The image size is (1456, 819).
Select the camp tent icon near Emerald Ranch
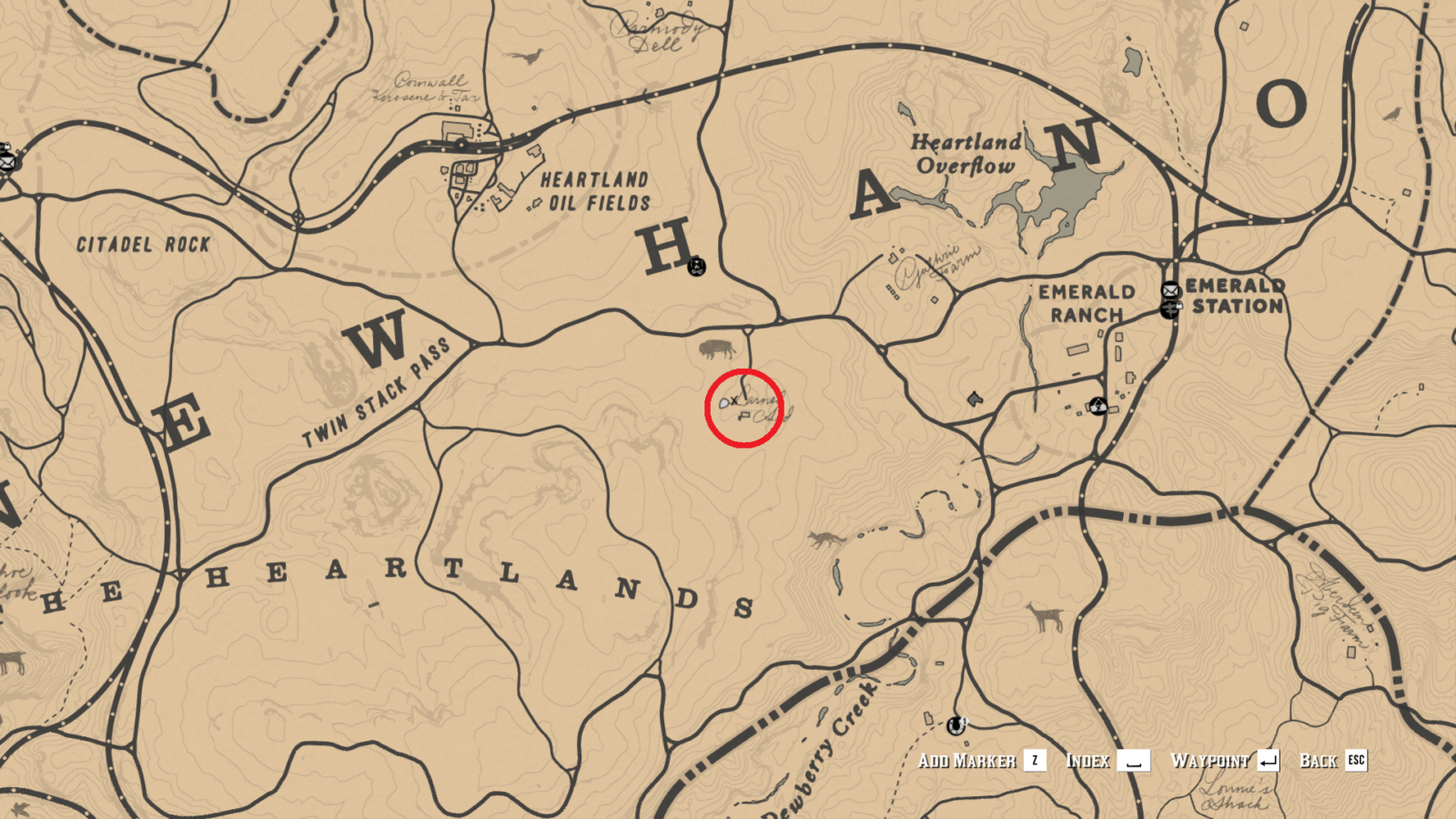[1098, 407]
